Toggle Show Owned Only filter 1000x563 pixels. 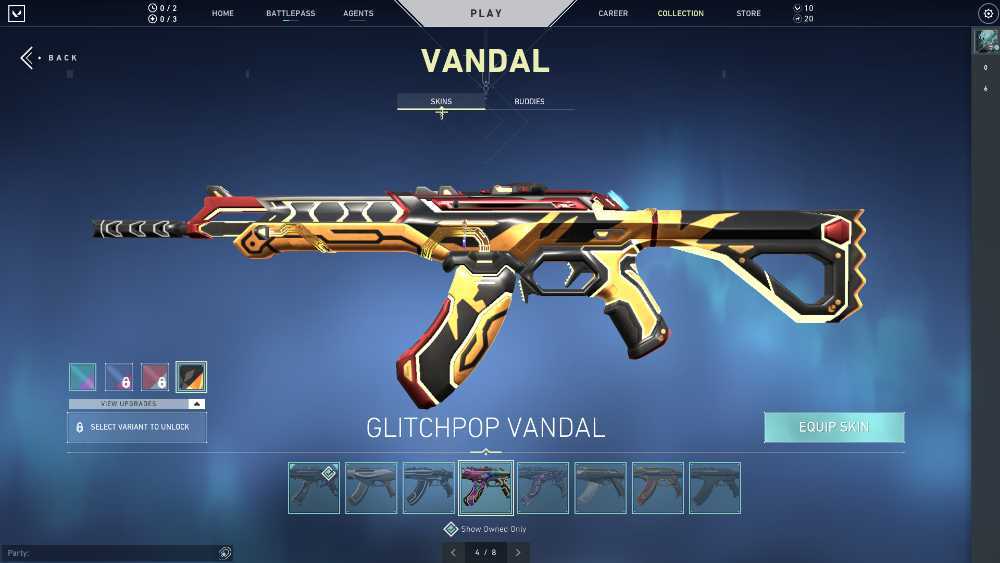pos(451,529)
